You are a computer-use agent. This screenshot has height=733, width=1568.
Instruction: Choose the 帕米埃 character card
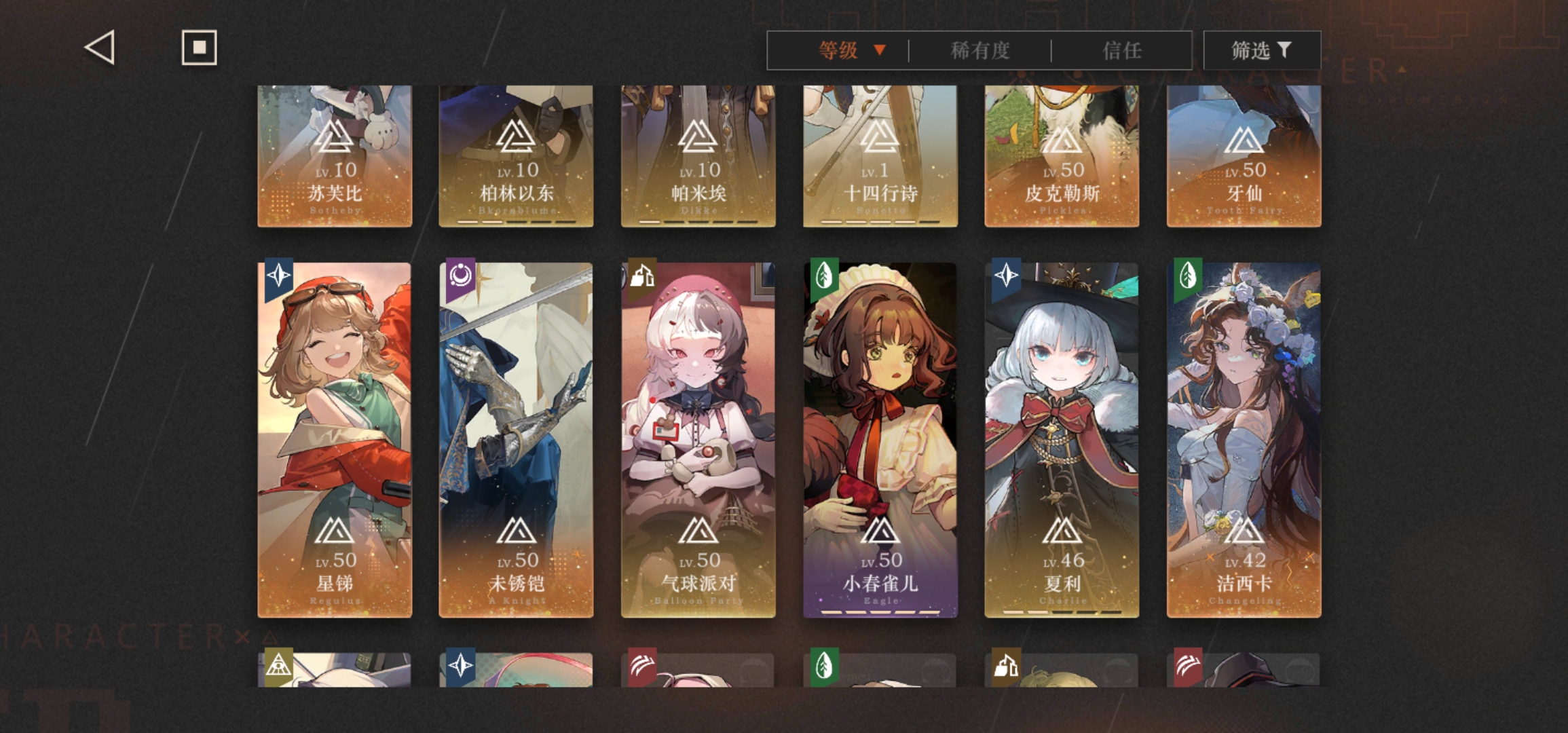pyautogui.click(x=698, y=156)
